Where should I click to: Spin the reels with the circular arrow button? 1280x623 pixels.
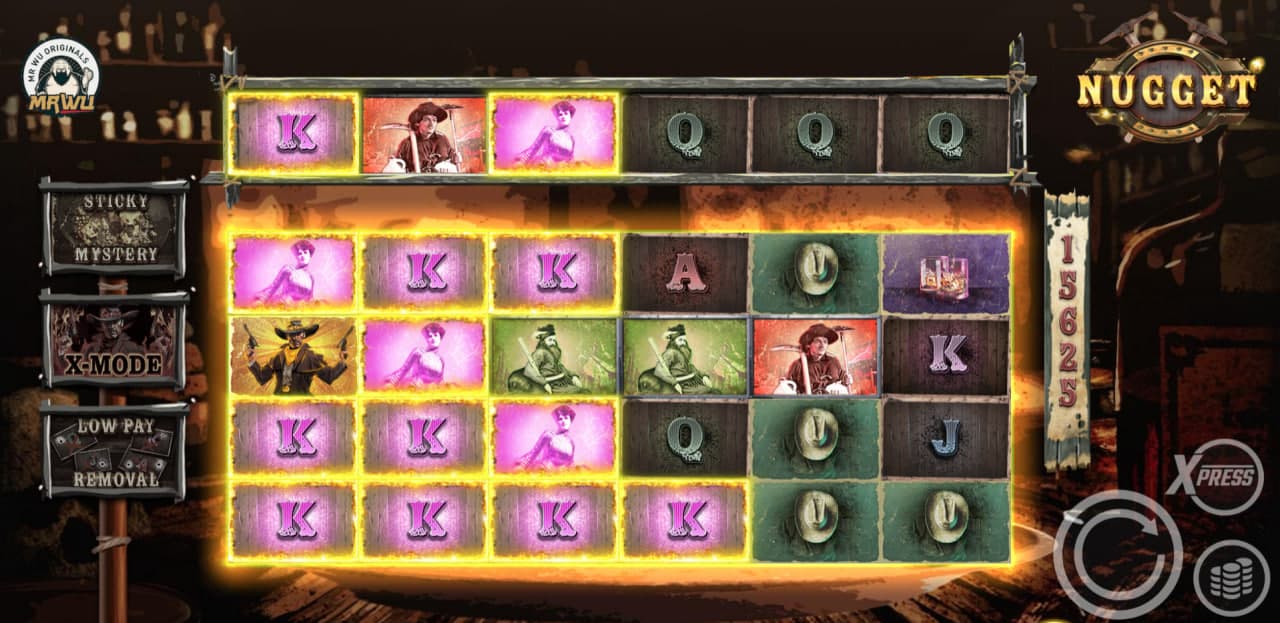[1118, 555]
